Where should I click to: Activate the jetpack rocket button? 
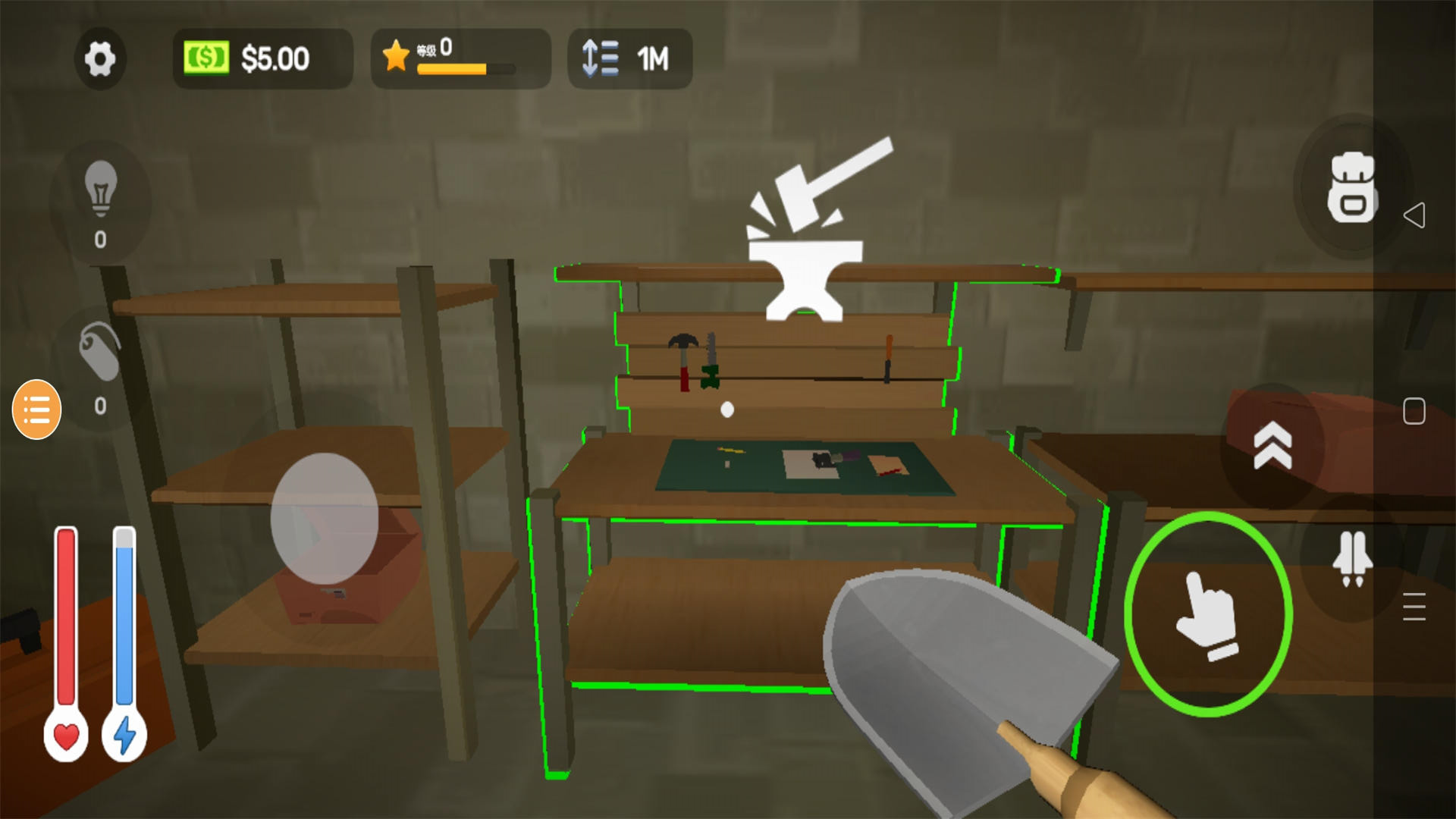tap(1352, 559)
